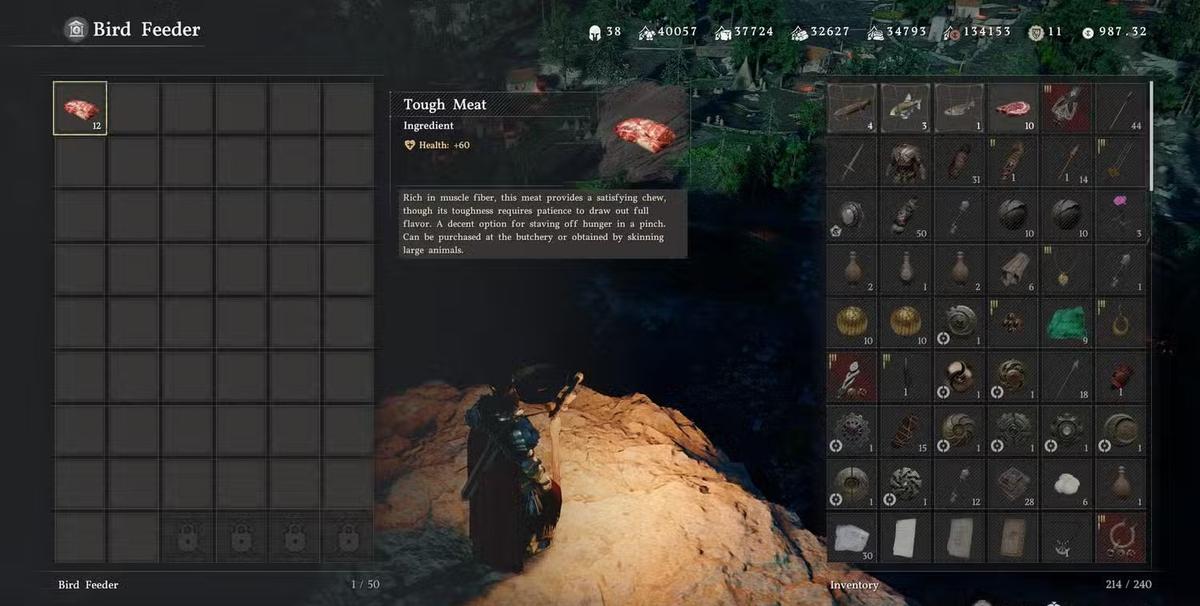Click the inventory scrollbar
Viewport: 1200px width, 606px height.
pos(1152,136)
